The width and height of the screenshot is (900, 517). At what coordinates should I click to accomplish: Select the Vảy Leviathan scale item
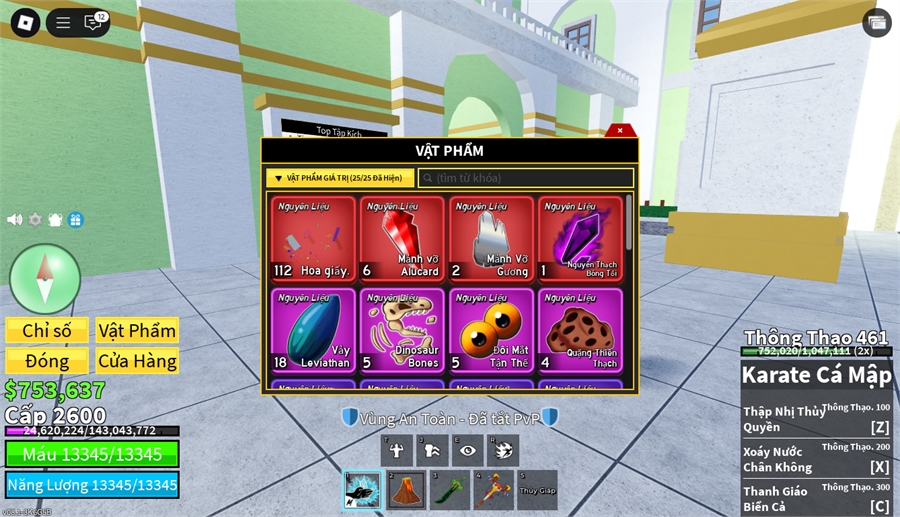(313, 330)
